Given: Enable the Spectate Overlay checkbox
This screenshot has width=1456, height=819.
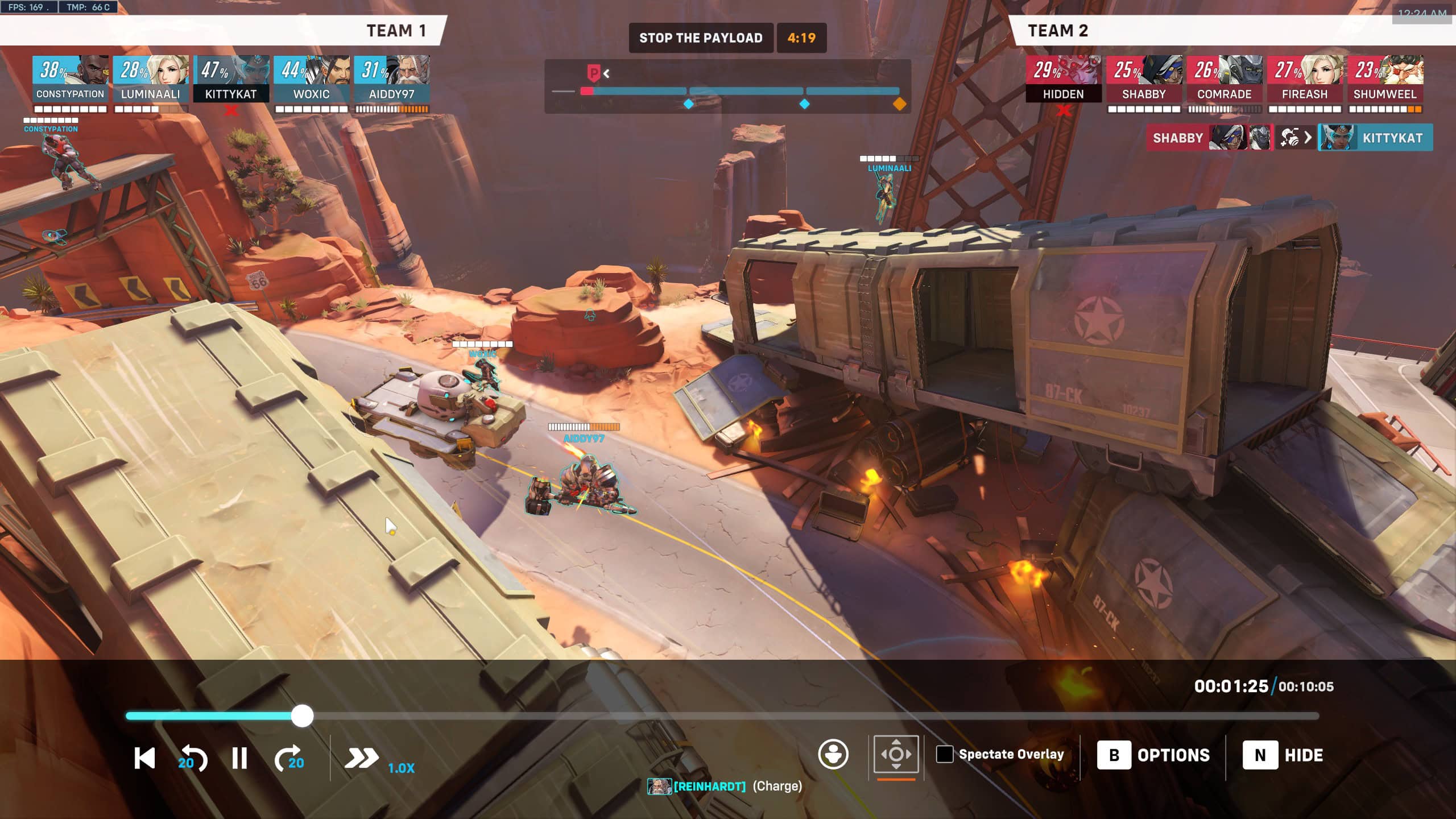Looking at the screenshot, I should 946,755.
